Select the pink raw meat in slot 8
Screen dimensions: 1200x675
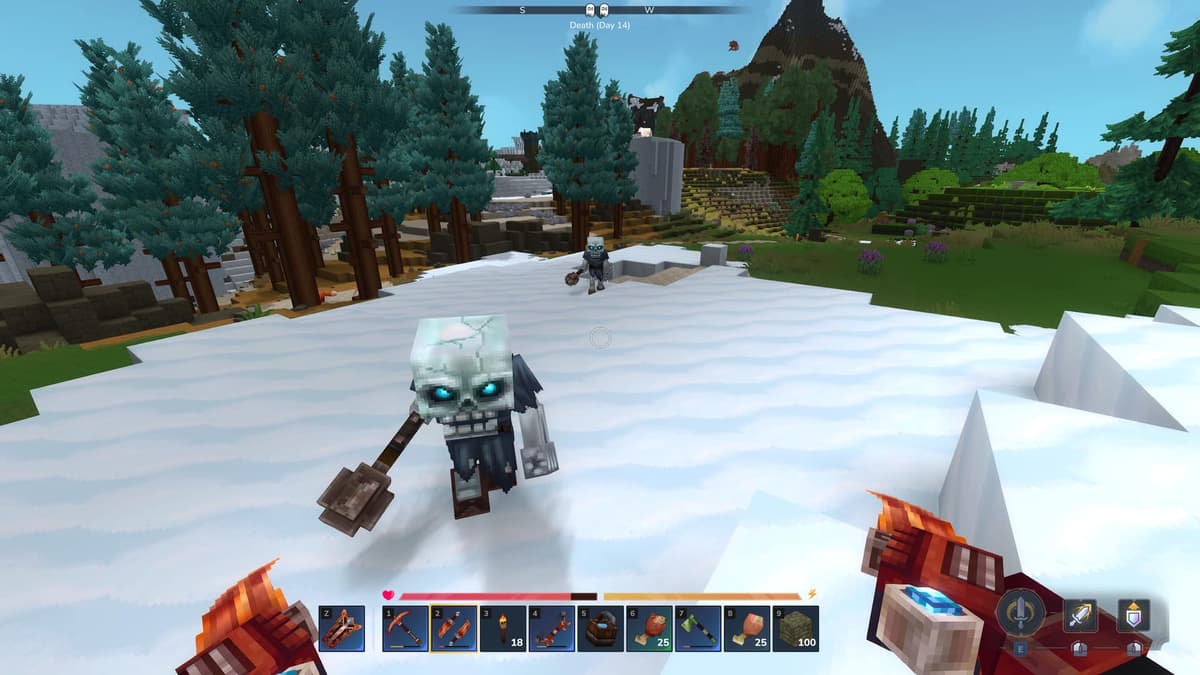coord(747,629)
